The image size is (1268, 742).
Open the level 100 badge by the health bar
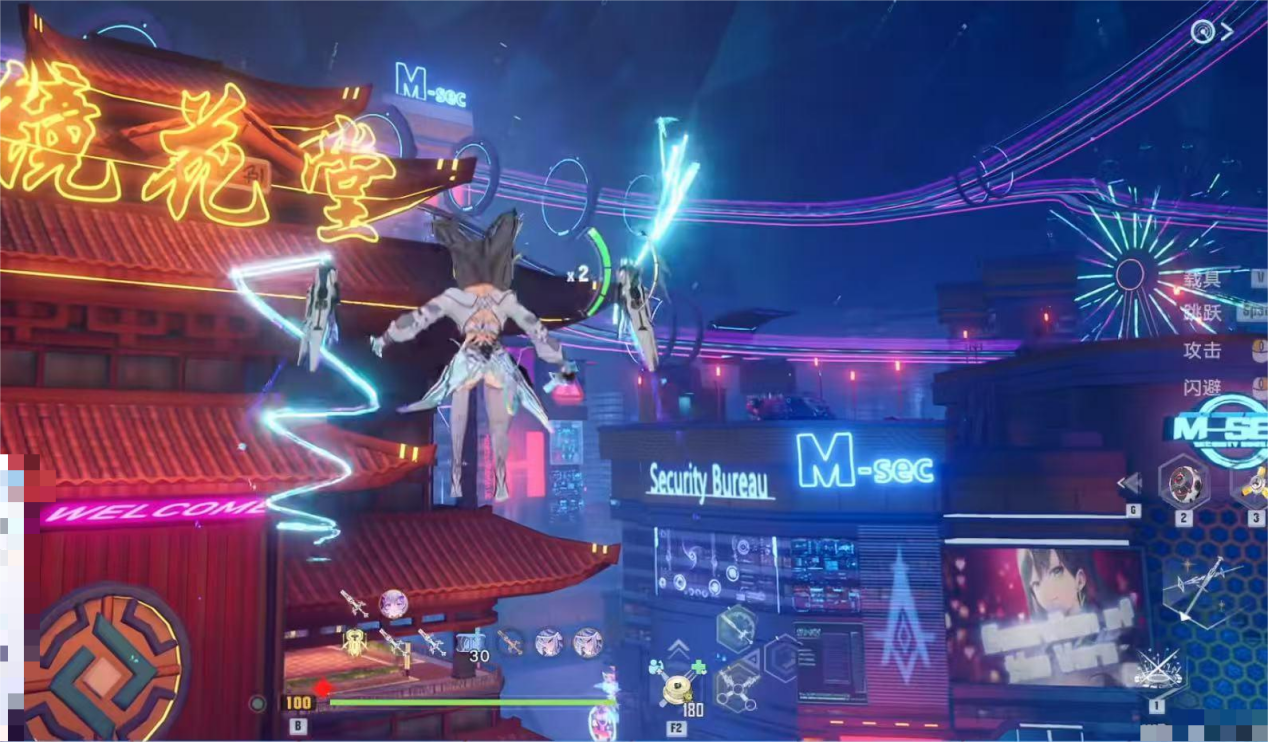(298, 703)
